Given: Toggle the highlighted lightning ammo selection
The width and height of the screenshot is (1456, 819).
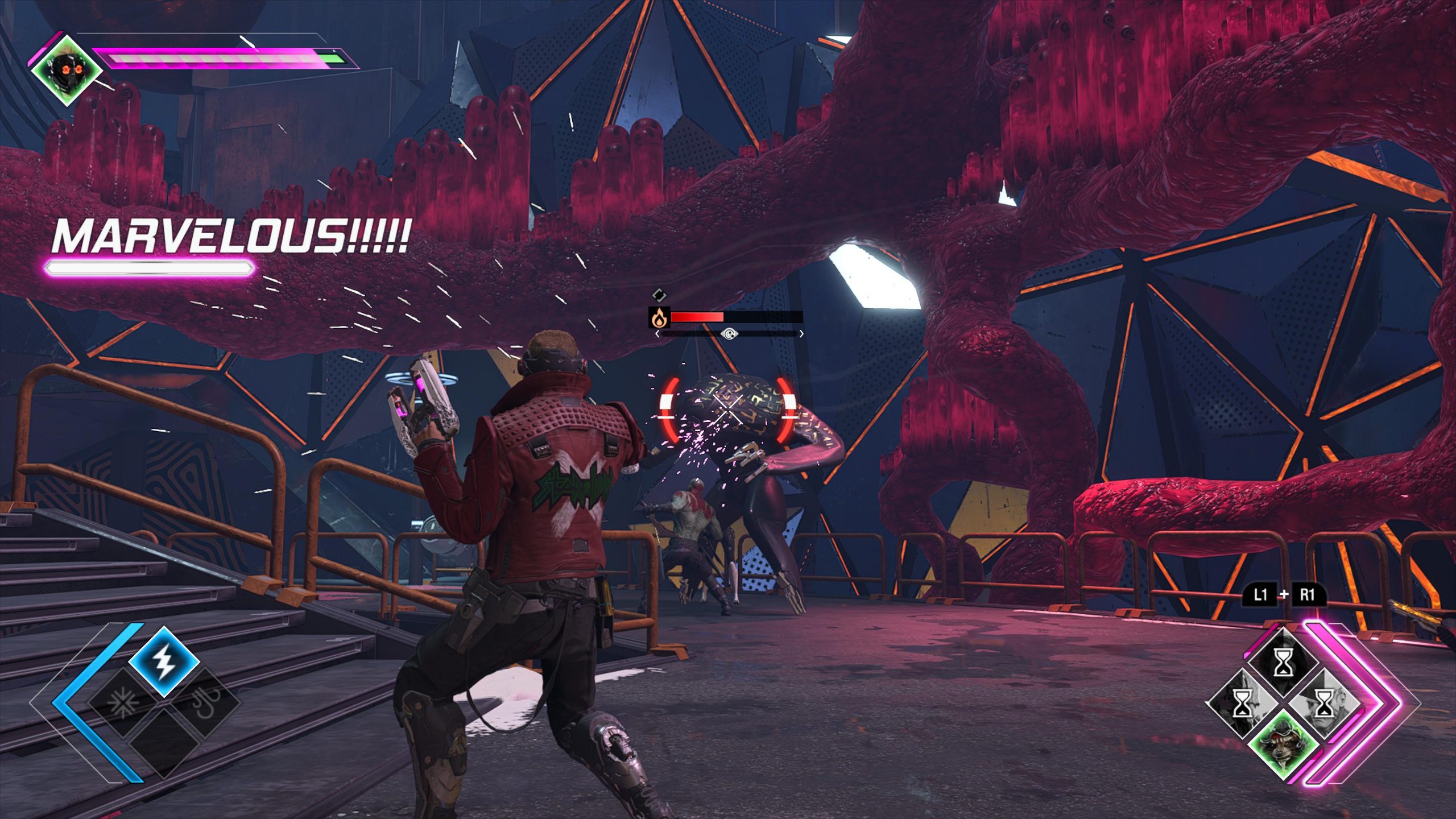Looking at the screenshot, I should point(164,663).
